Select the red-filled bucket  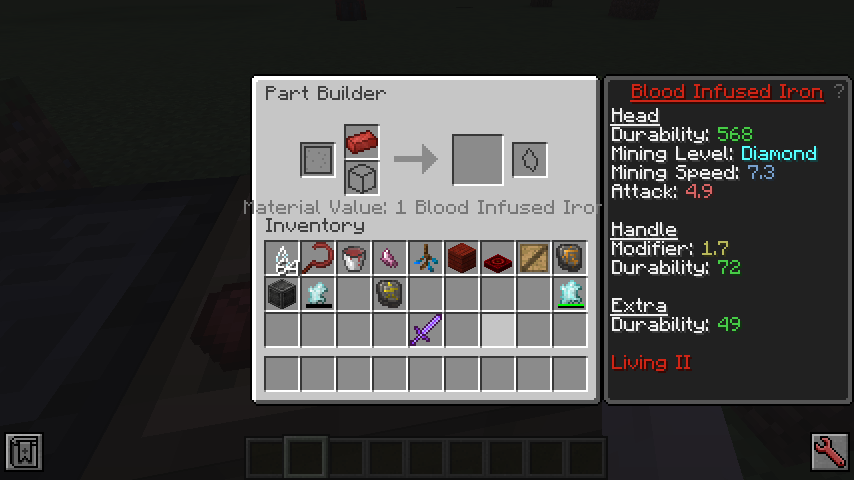click(x=354, y=258)
